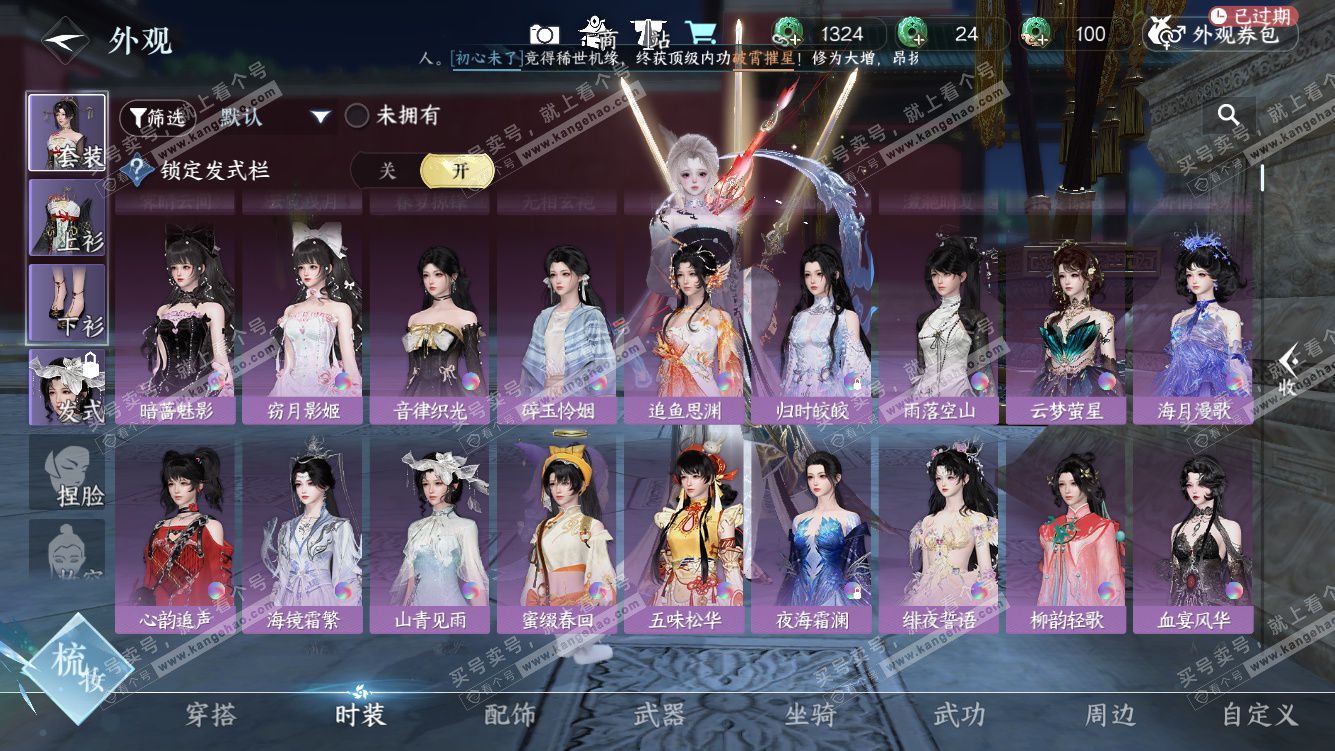Select the 夜海霜澜 blue outfit

pos(811,538)
